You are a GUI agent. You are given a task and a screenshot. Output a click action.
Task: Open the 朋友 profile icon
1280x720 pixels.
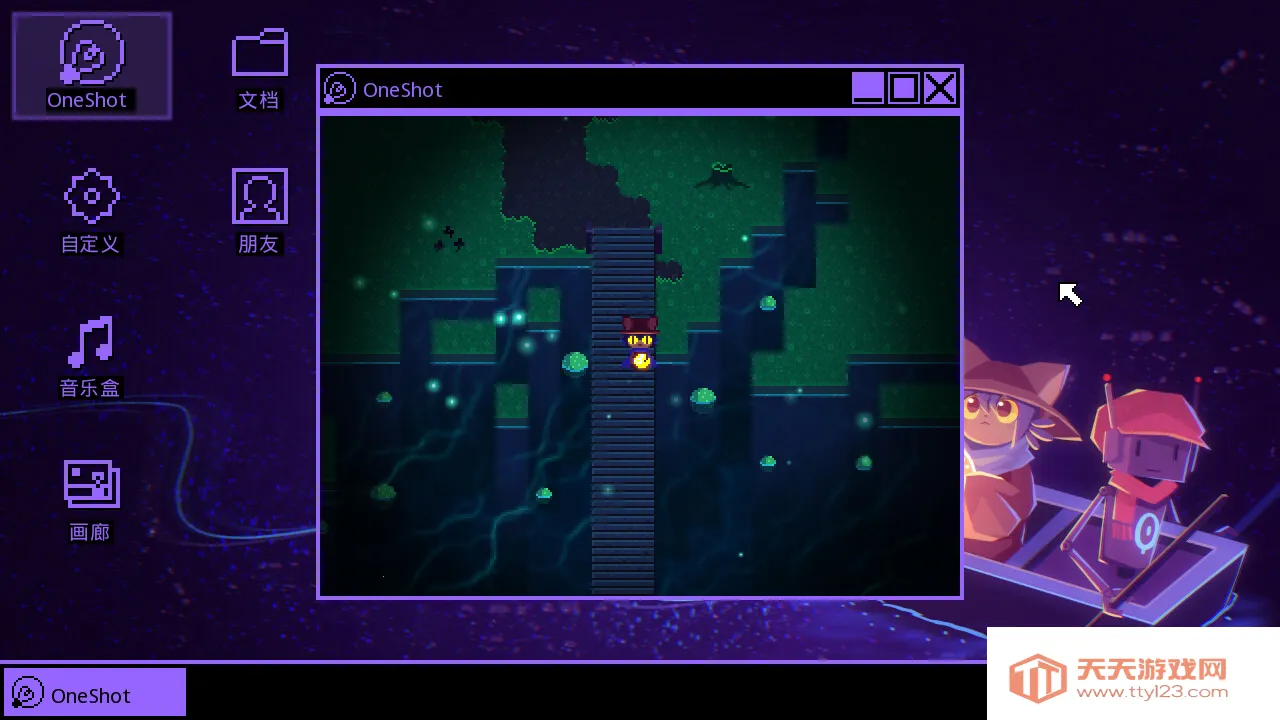click(x=260, y=197)
